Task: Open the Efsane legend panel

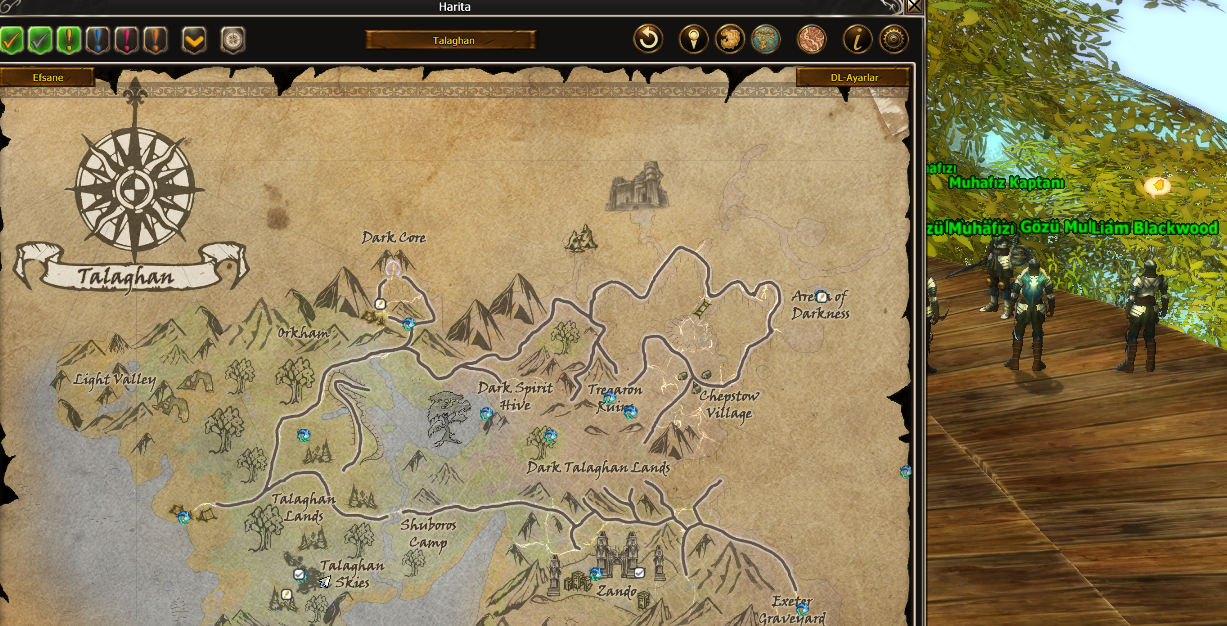Action: click(x=47, y=77)
